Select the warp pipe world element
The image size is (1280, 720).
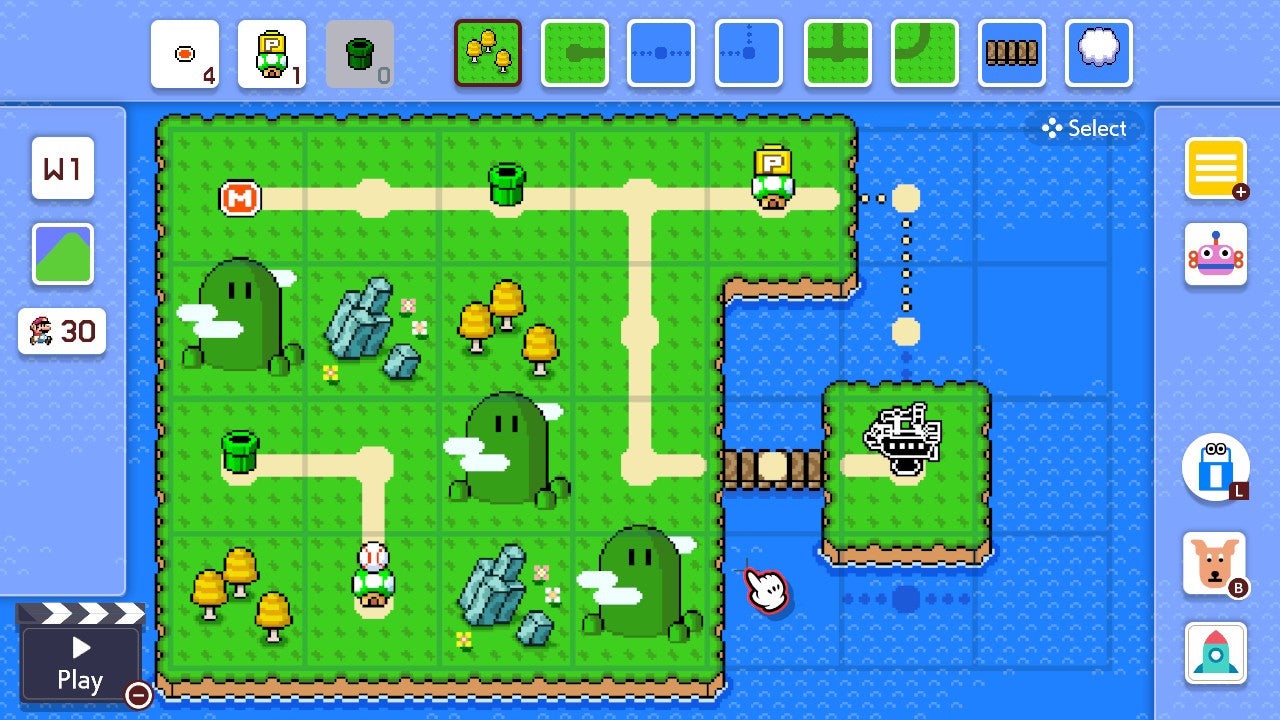pyautogui.click(x=360, y=55)
